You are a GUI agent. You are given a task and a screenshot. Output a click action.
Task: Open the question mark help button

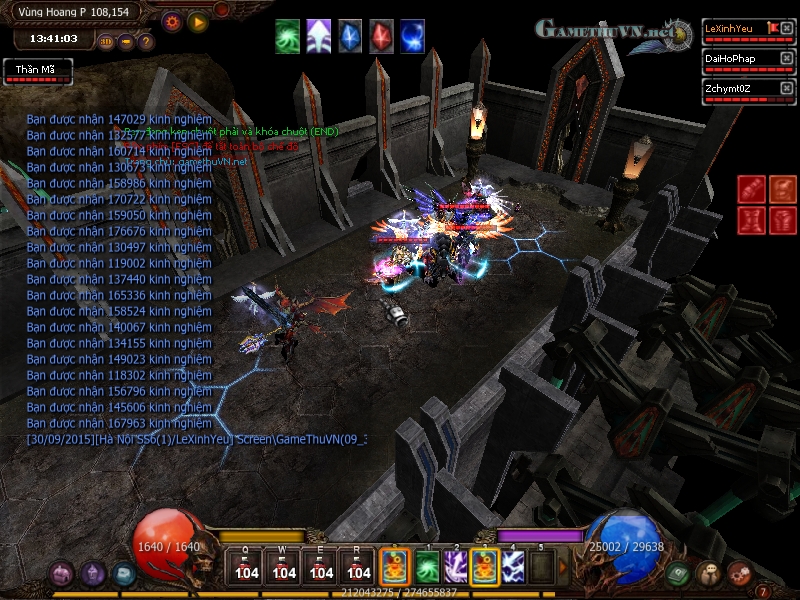click(146, 42)
